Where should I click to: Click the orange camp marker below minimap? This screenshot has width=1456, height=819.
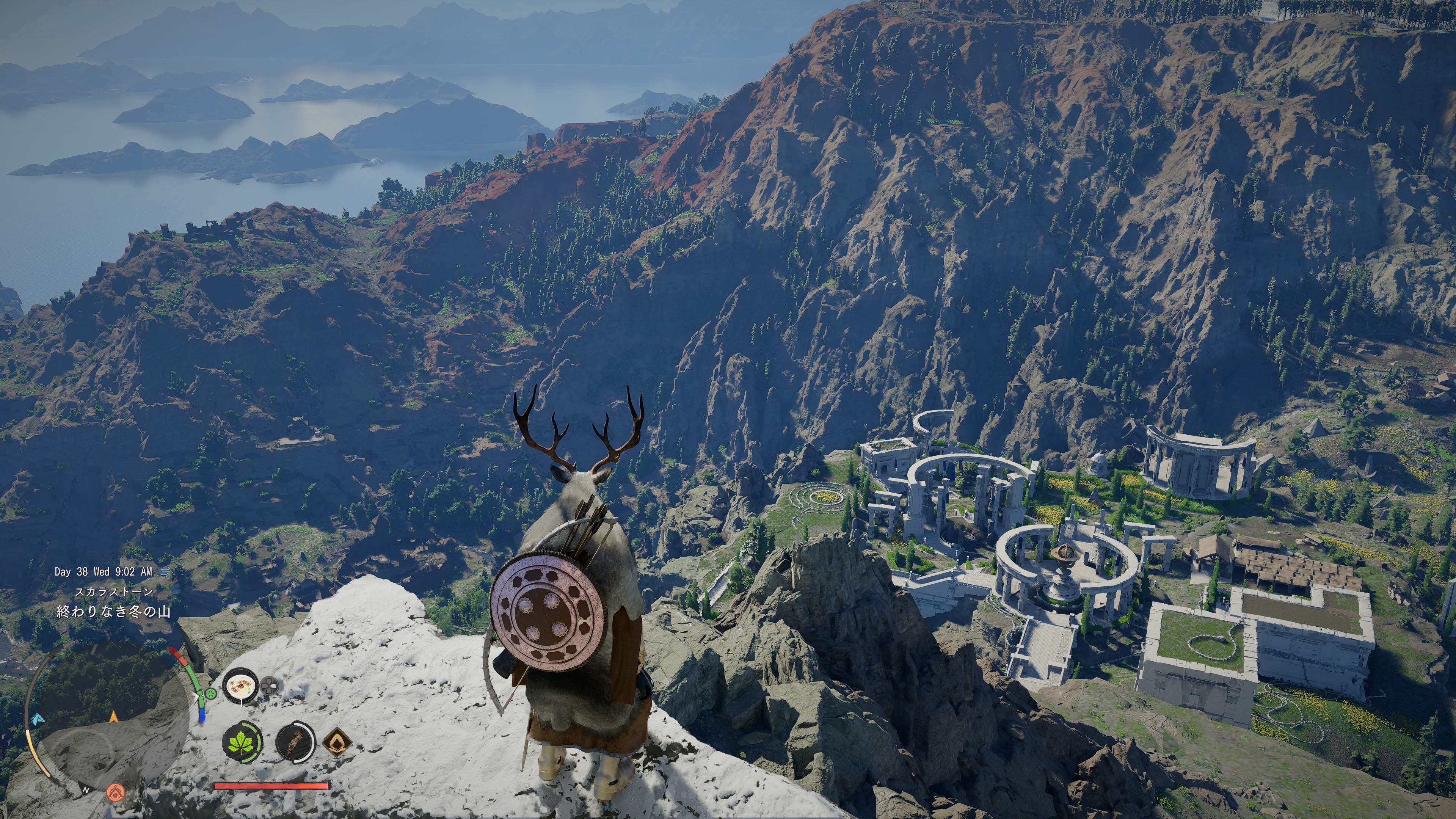click(116, 791)
